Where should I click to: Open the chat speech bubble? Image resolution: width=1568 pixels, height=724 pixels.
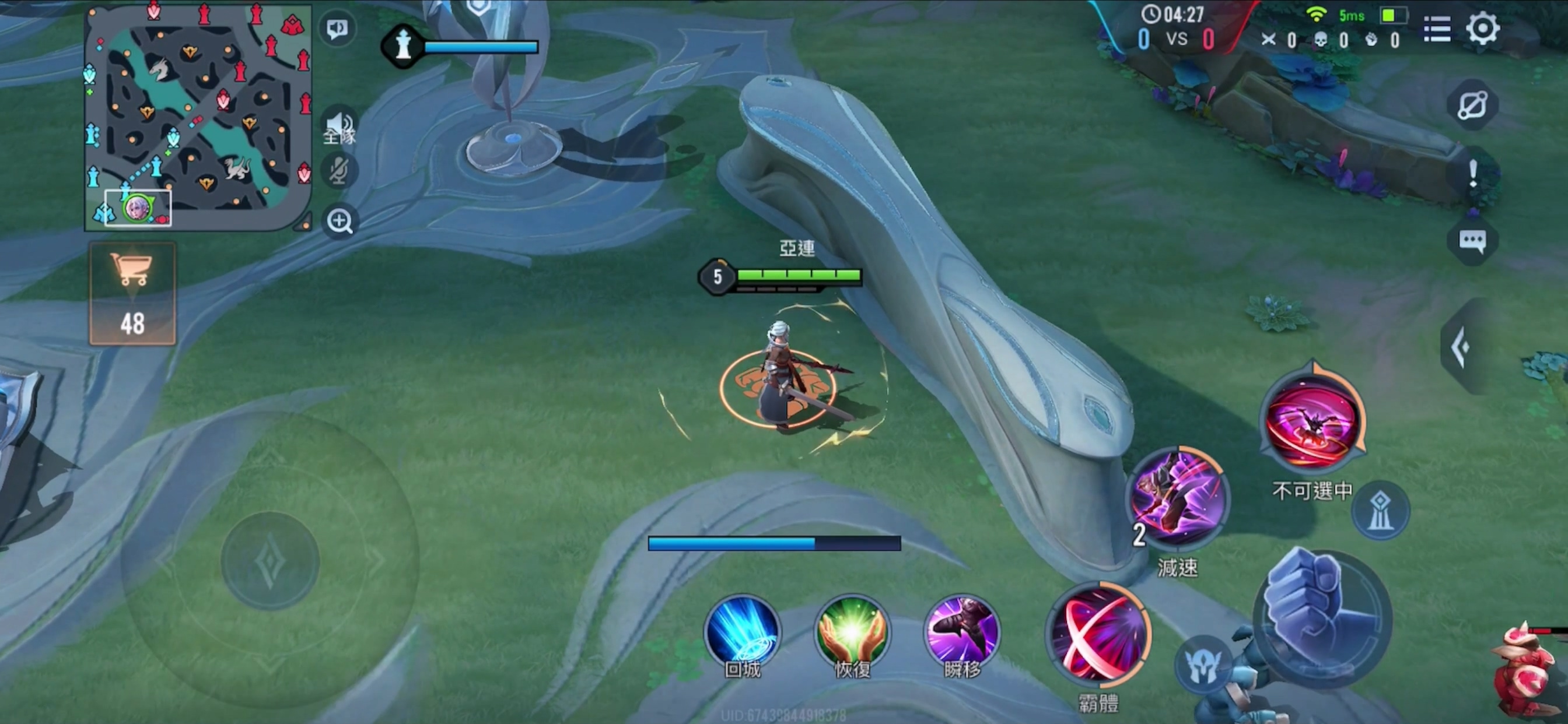[x=1472, y=241]
